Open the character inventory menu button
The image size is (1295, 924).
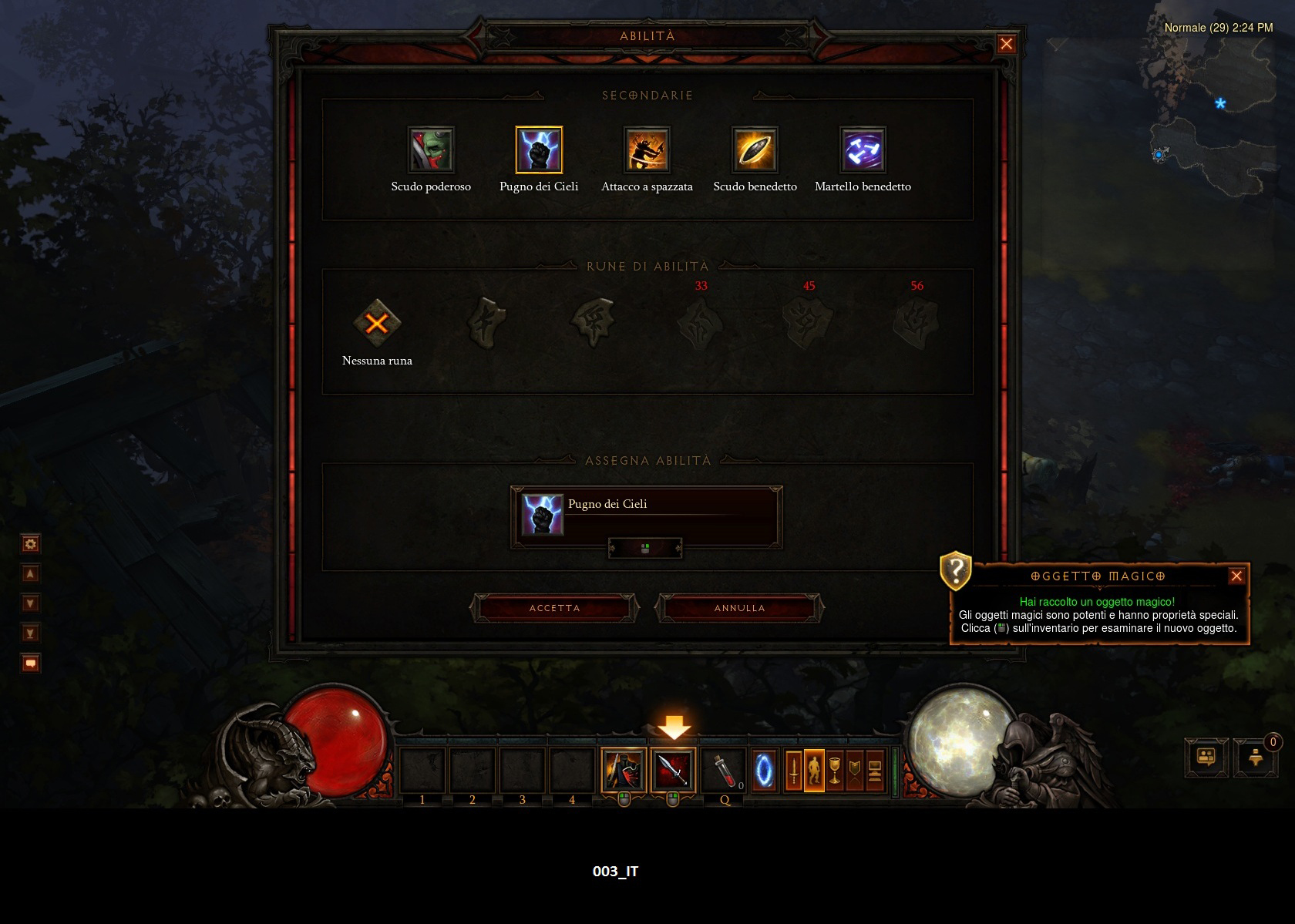click(x=814, y=770)
